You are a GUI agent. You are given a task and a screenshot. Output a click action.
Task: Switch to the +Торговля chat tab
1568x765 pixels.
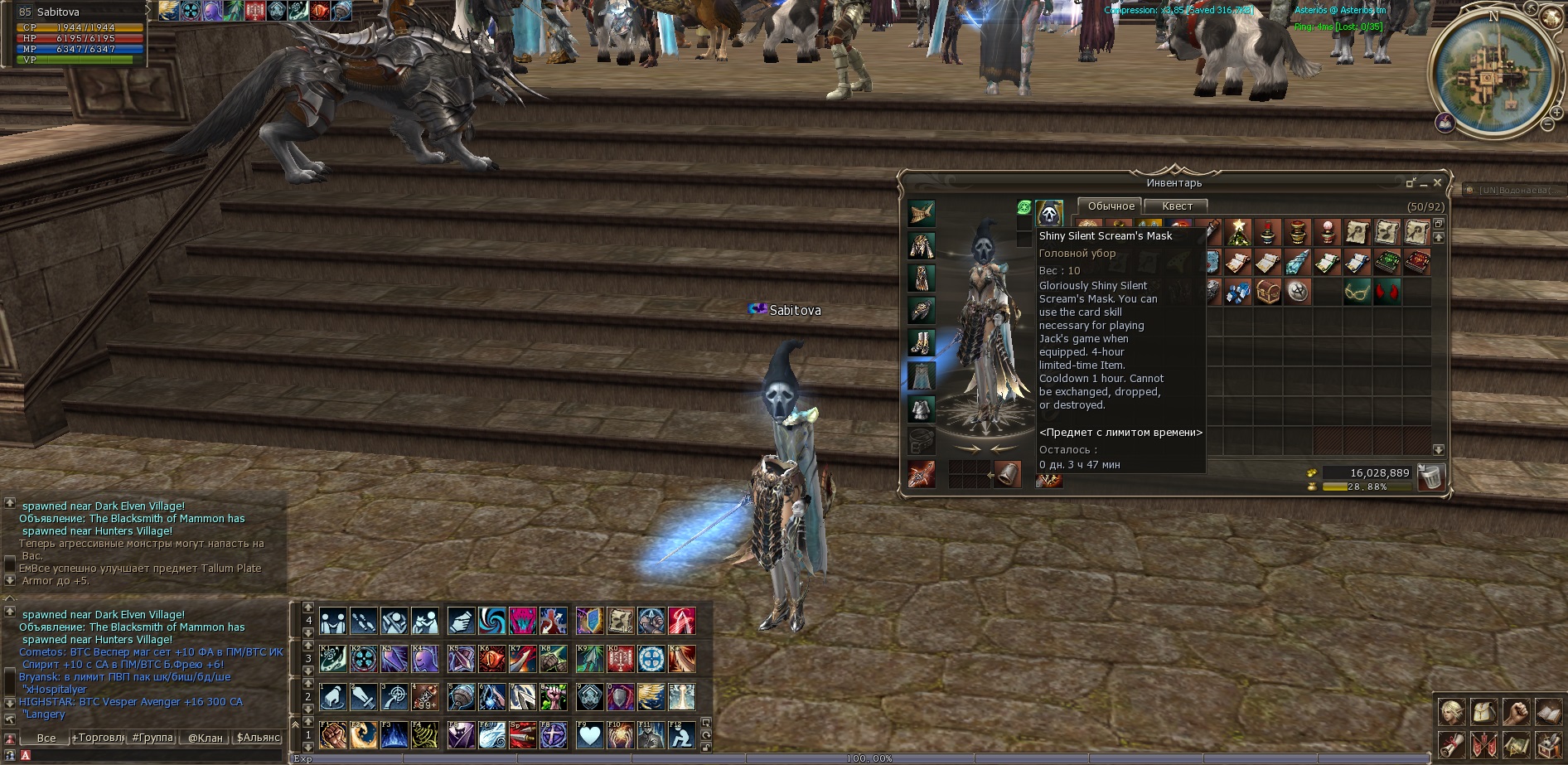tap(98, 738)
